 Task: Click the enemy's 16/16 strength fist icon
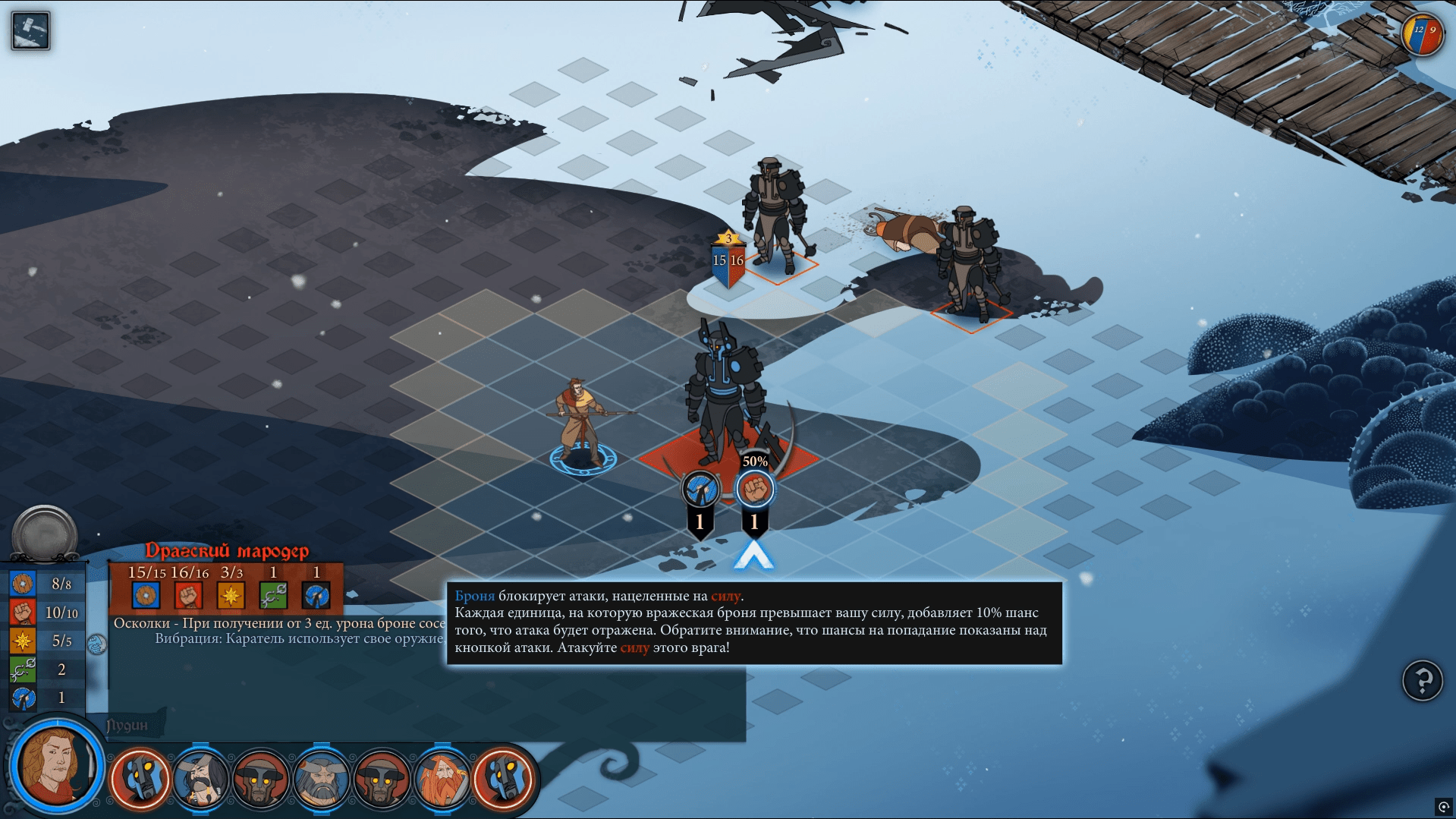click(x=188, y=595)
